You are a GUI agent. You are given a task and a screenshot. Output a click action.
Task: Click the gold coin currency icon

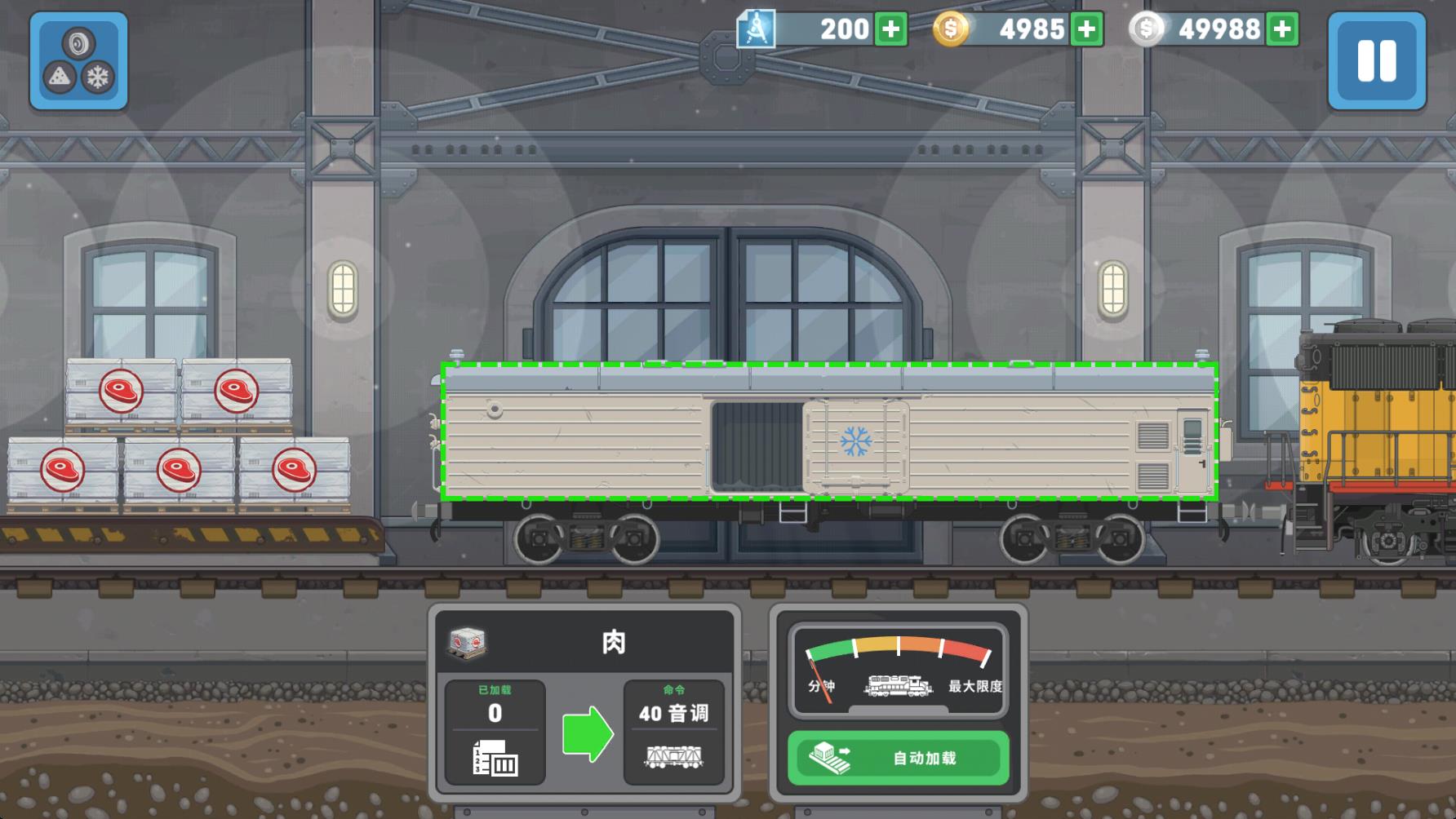pos(949,29)
